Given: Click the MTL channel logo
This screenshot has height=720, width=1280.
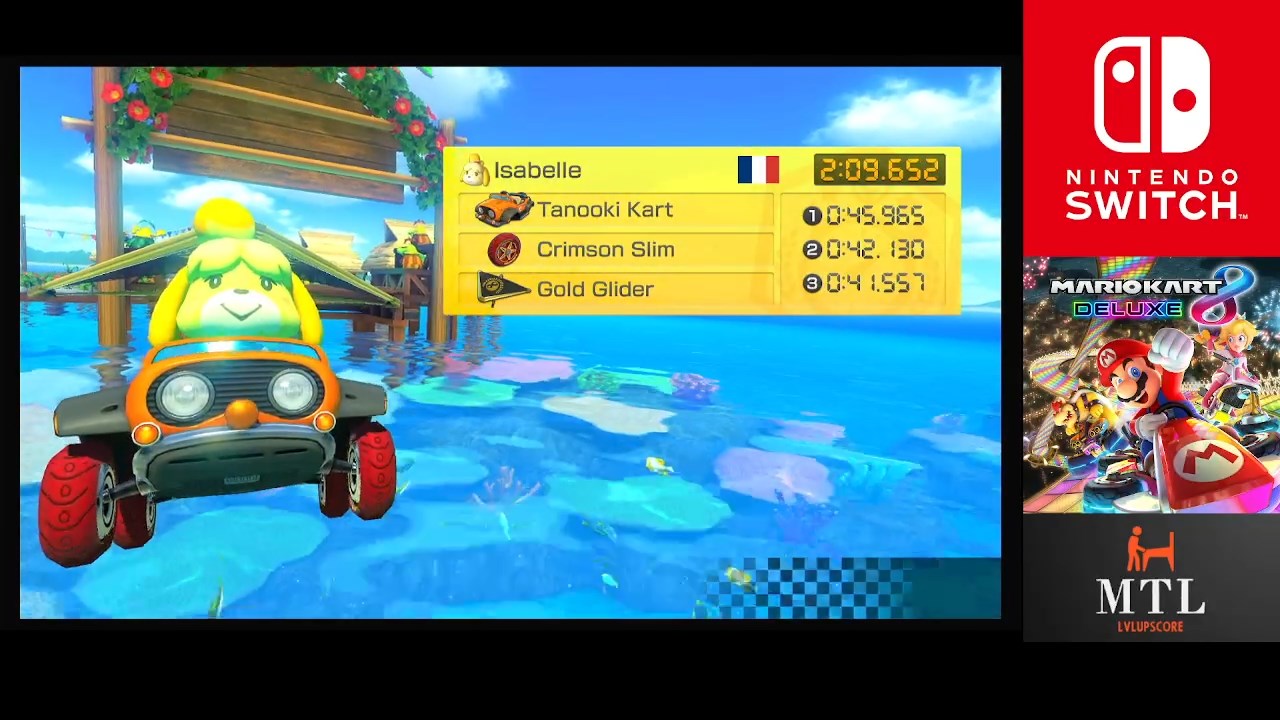Looking at the screenshot, I should (x=1151, y=580).
